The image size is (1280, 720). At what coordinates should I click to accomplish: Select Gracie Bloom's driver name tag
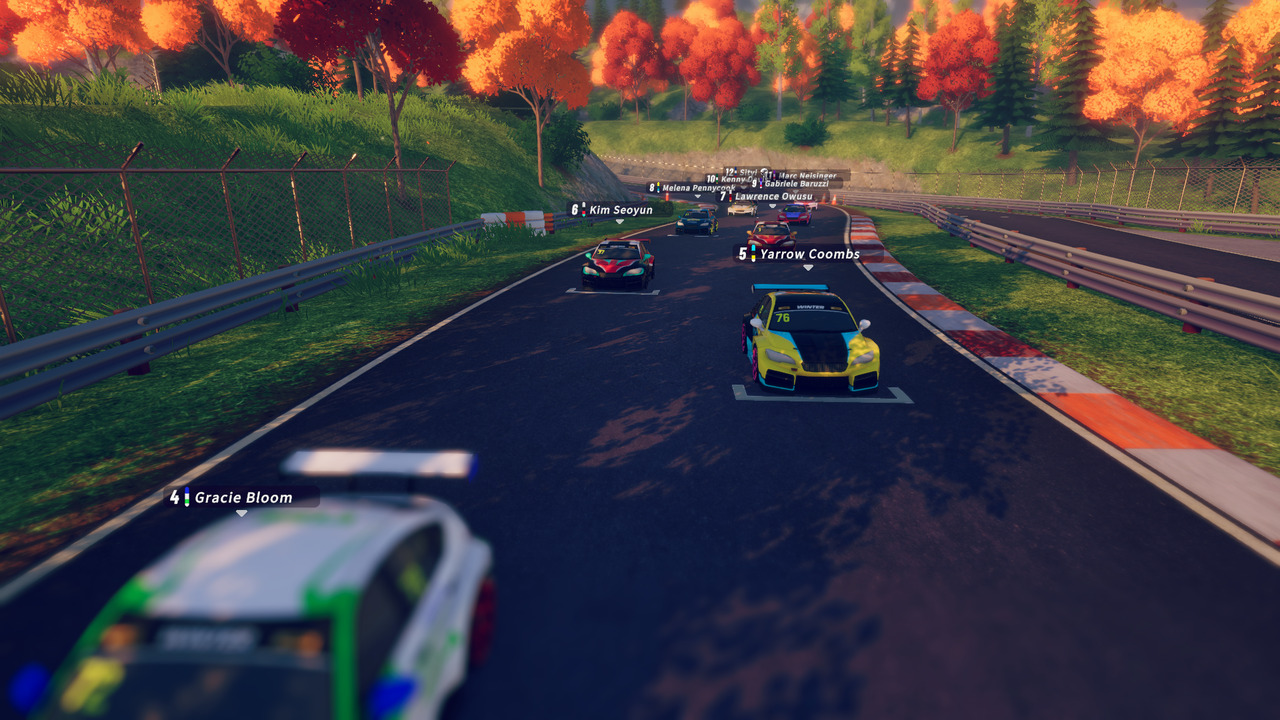click(242, 497)
